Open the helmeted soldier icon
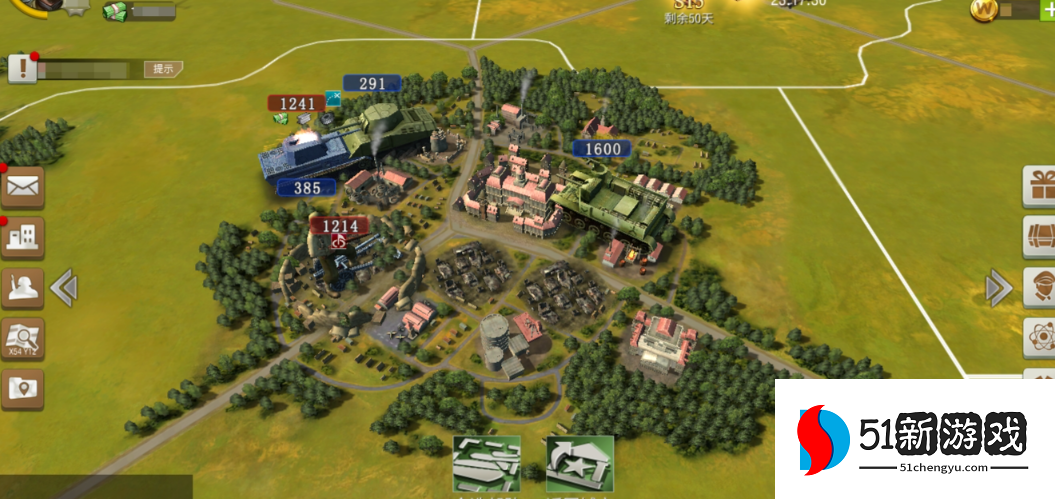 click(x=1039, y=288)
